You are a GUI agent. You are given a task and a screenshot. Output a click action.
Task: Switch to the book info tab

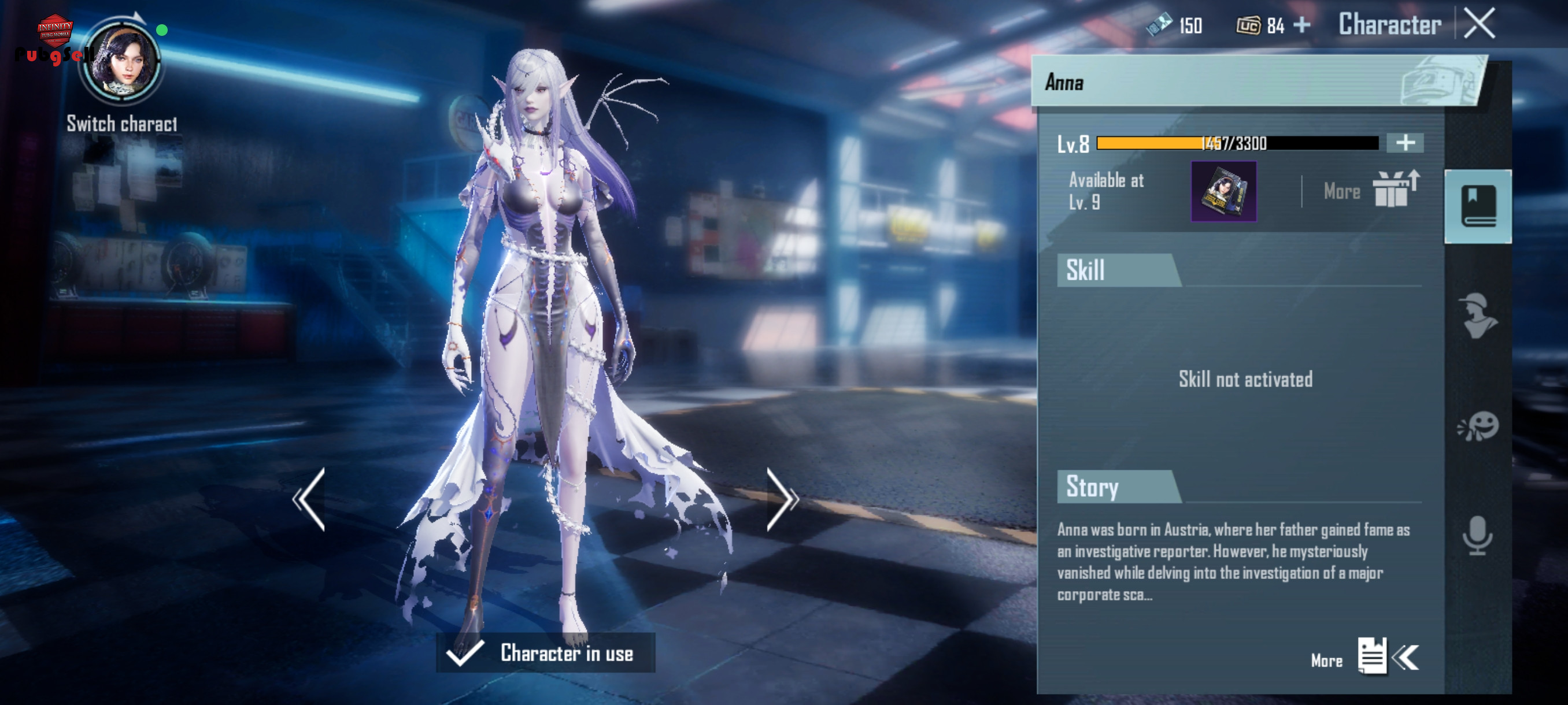tap(1477, 206)
